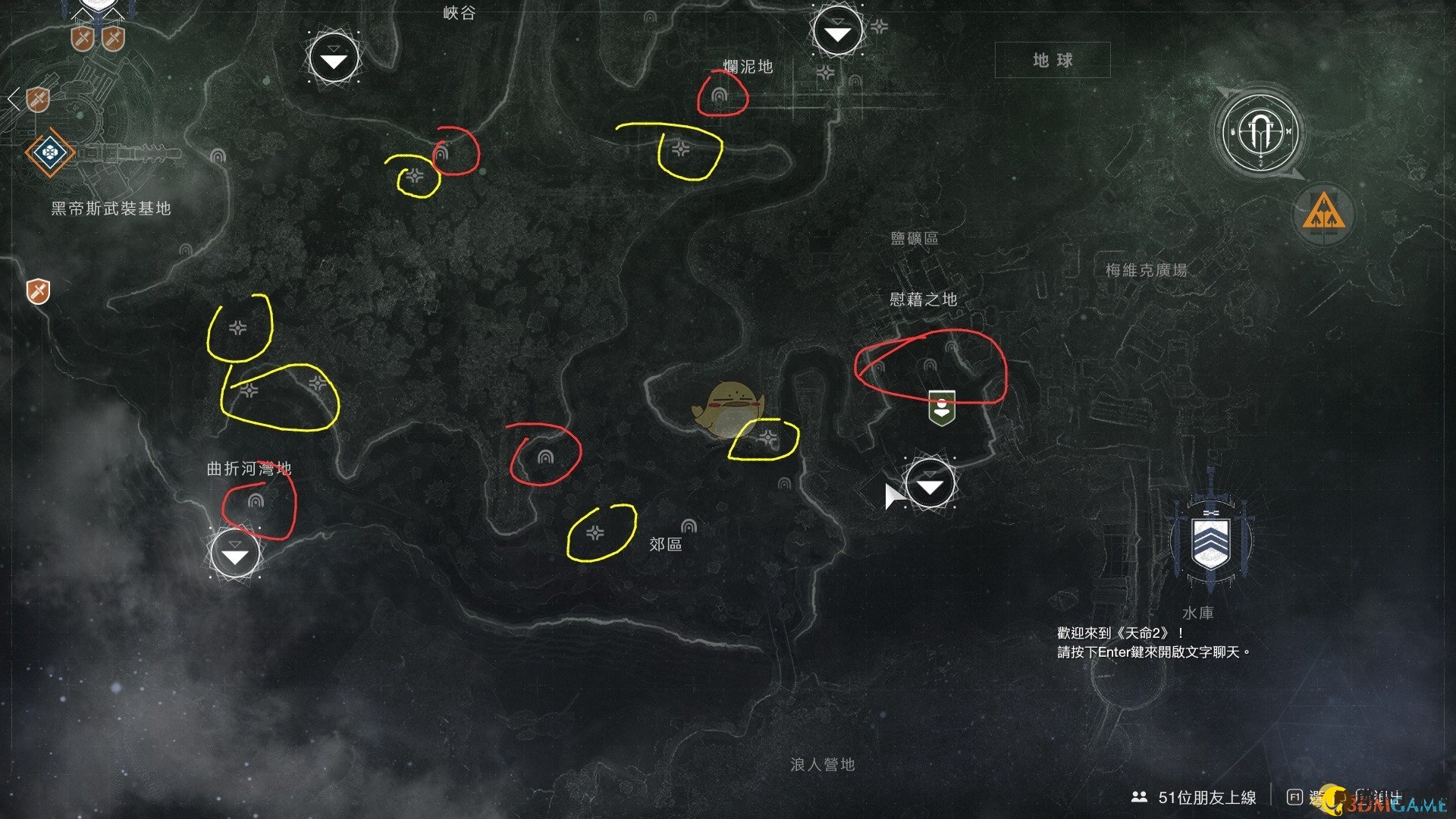1456x819 pixels.
Task: Select the vendor shield icon at 慰藉之地
Action: click(940, 407)
